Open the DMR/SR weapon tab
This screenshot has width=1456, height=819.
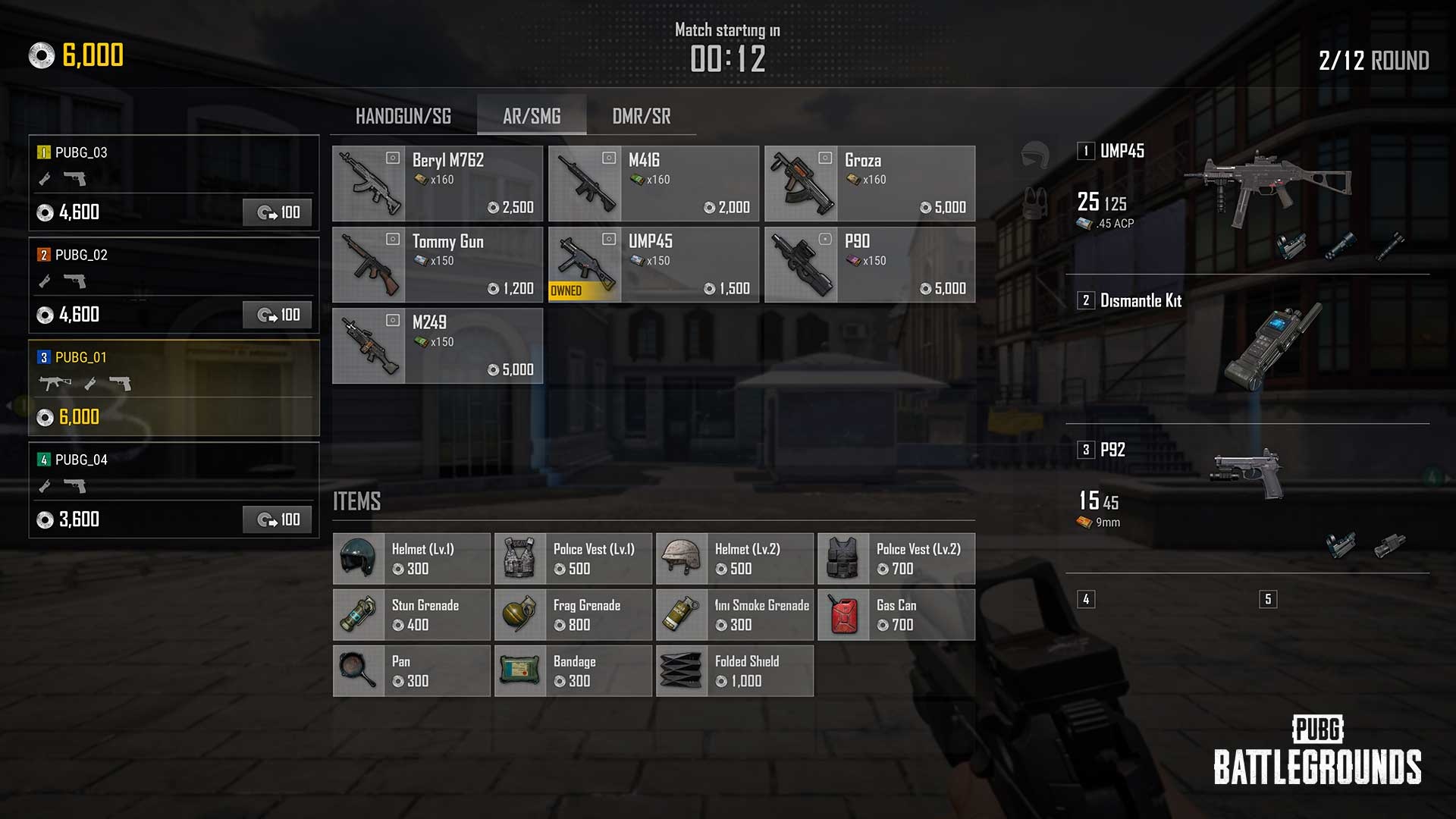(x=641, y=116)
